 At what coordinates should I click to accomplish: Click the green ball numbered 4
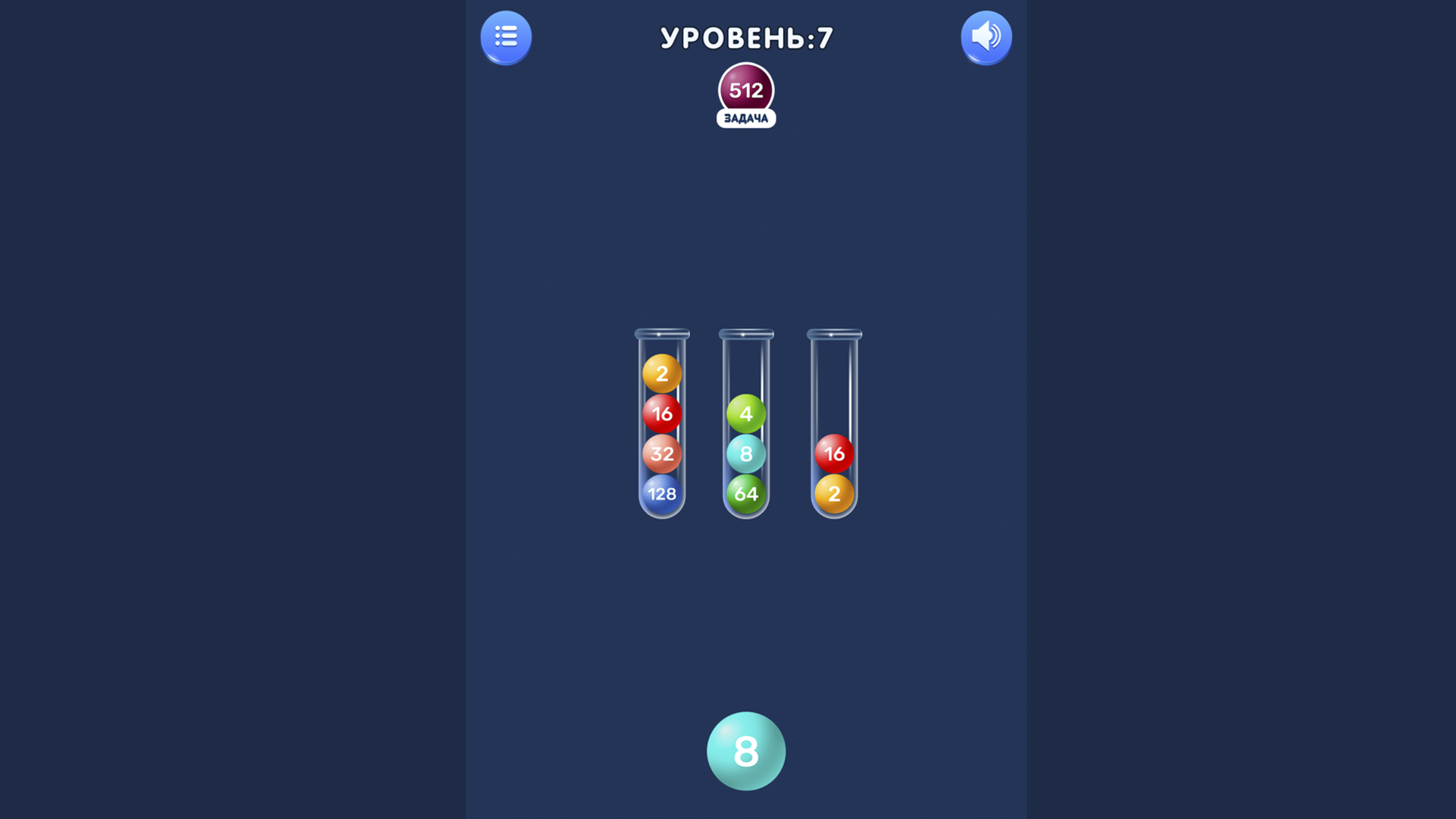(x=746, y=414)
